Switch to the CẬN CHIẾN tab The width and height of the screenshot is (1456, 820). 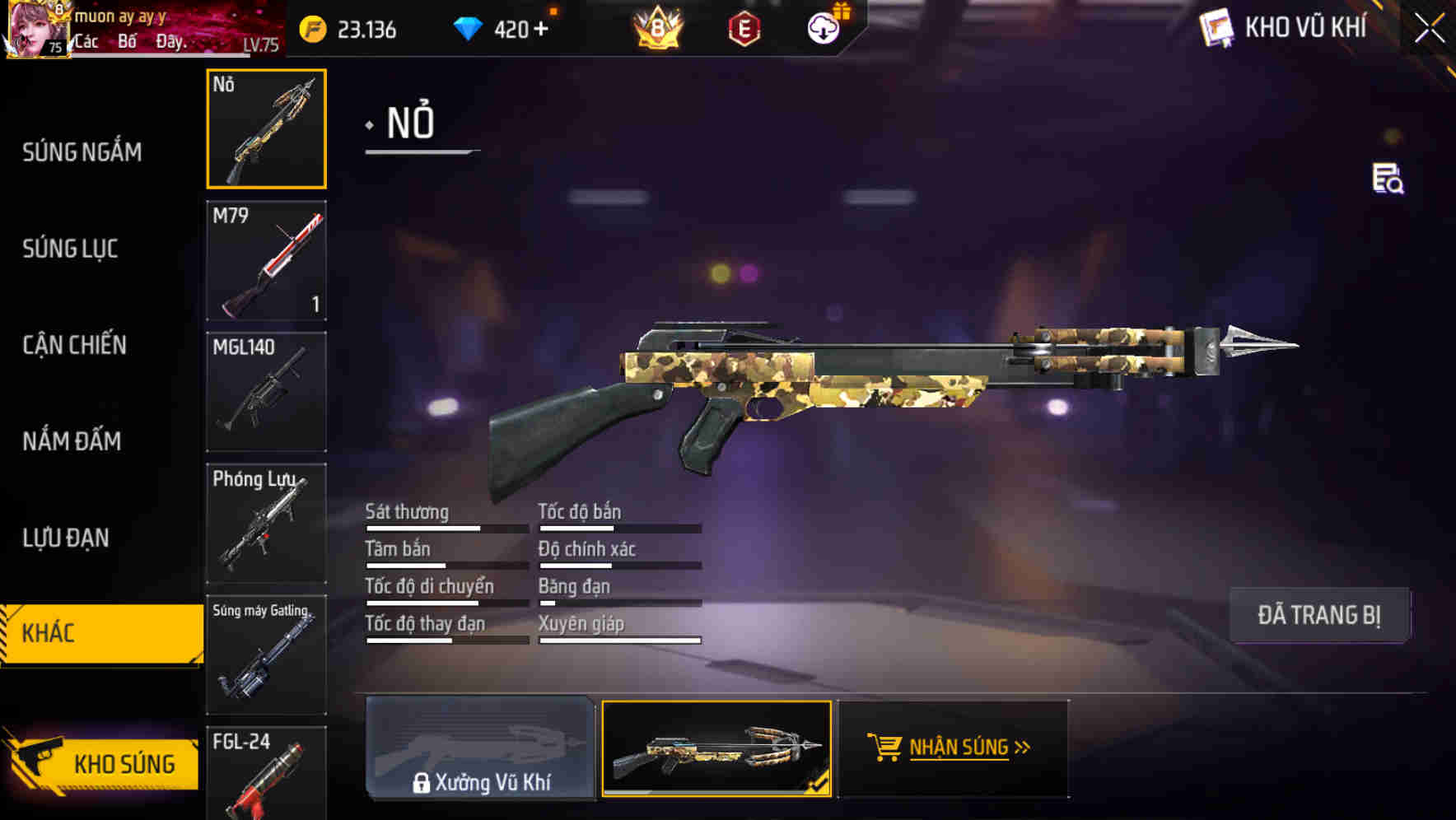coord(74,345)
